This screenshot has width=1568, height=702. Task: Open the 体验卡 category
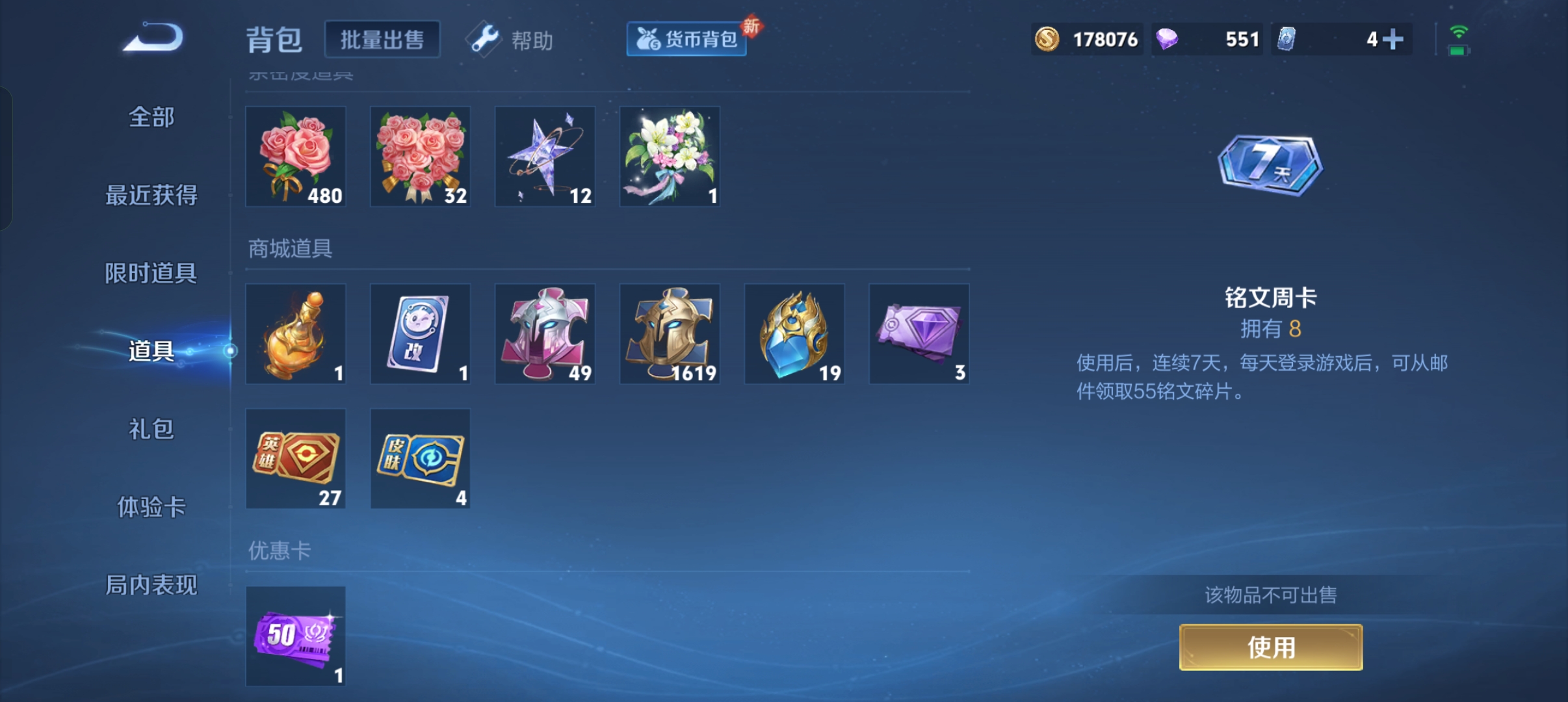151,507
